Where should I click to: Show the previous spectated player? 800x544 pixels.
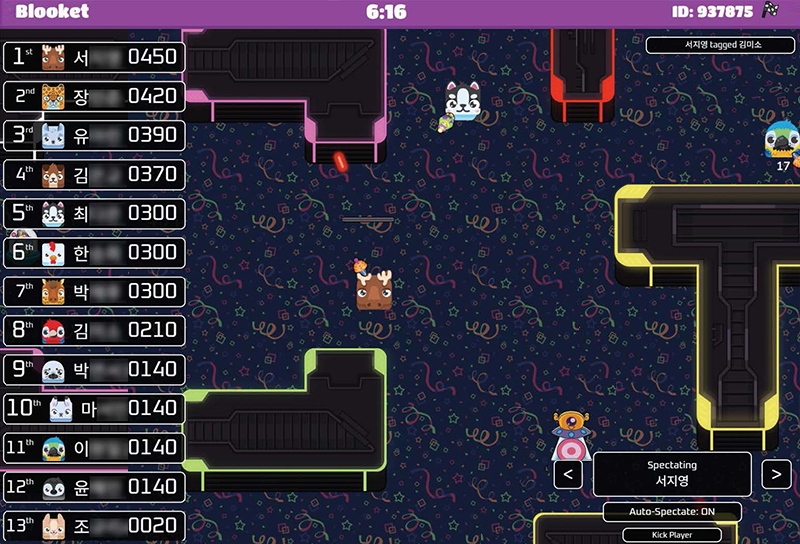(568, 474)
